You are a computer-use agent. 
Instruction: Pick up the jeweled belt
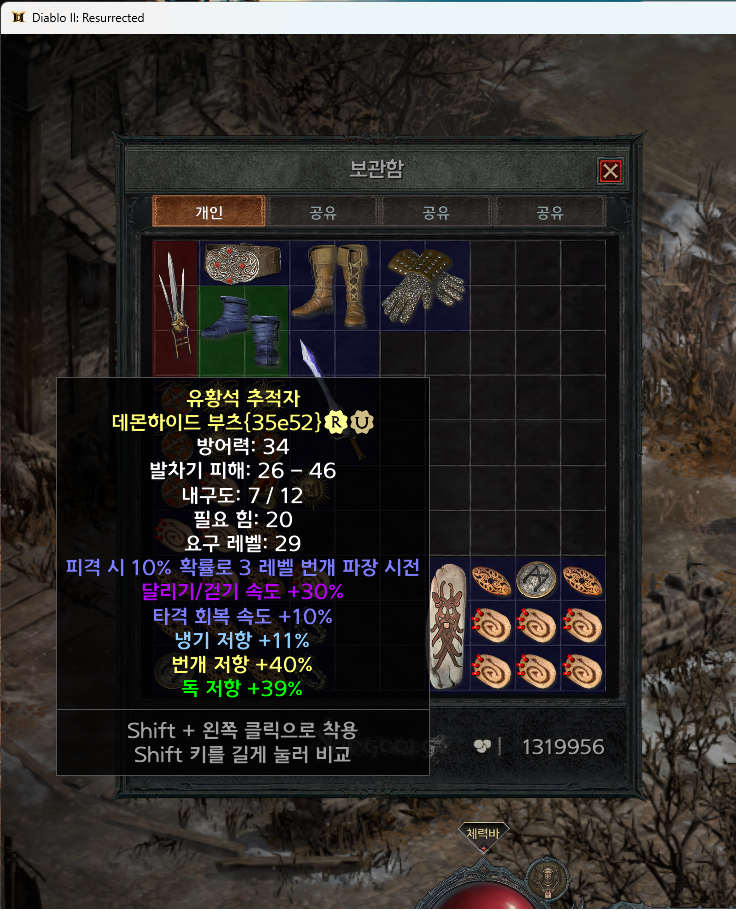click(245, 264)
